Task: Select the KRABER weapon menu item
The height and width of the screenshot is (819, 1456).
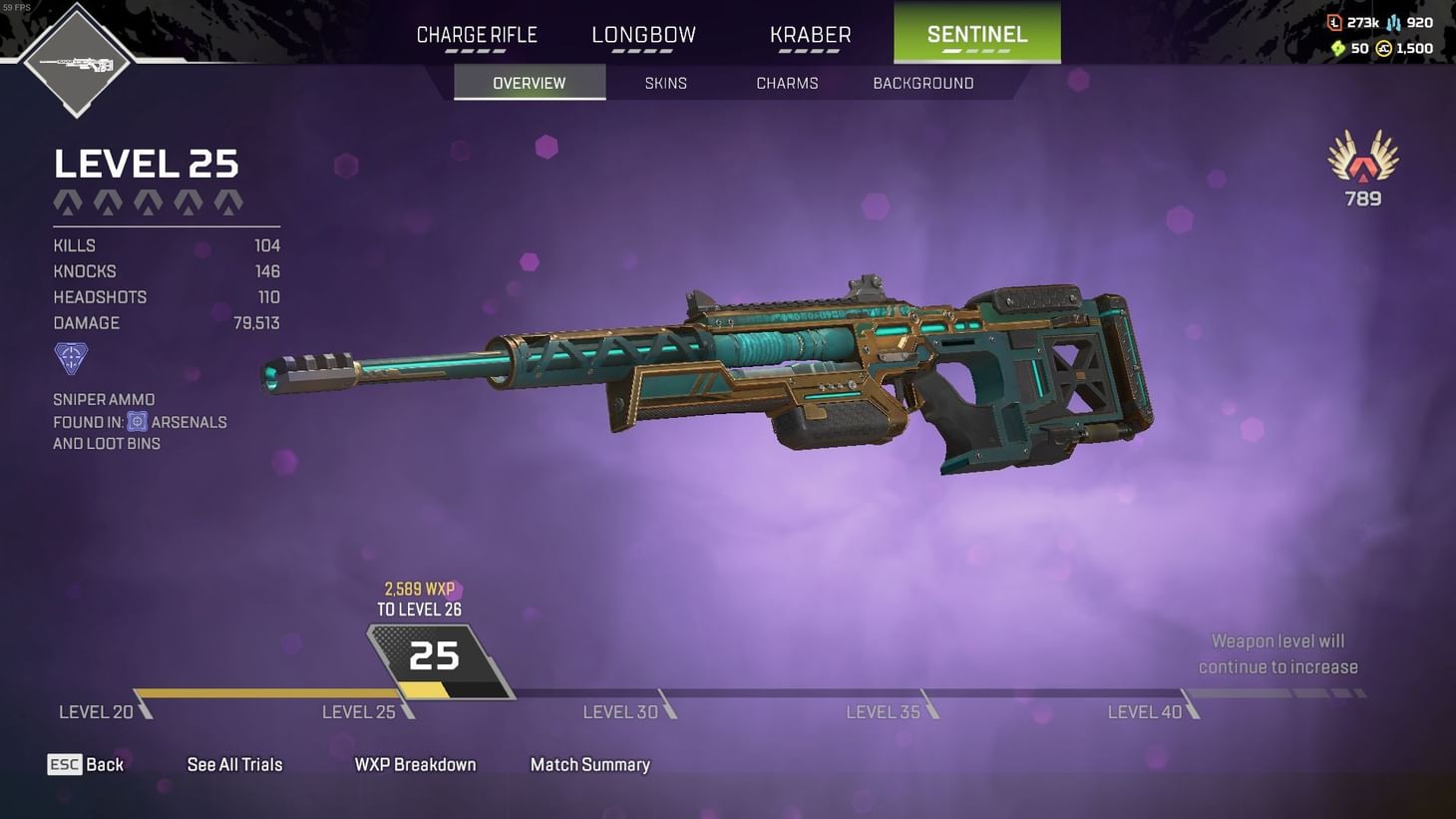Action: pos(810,34)
